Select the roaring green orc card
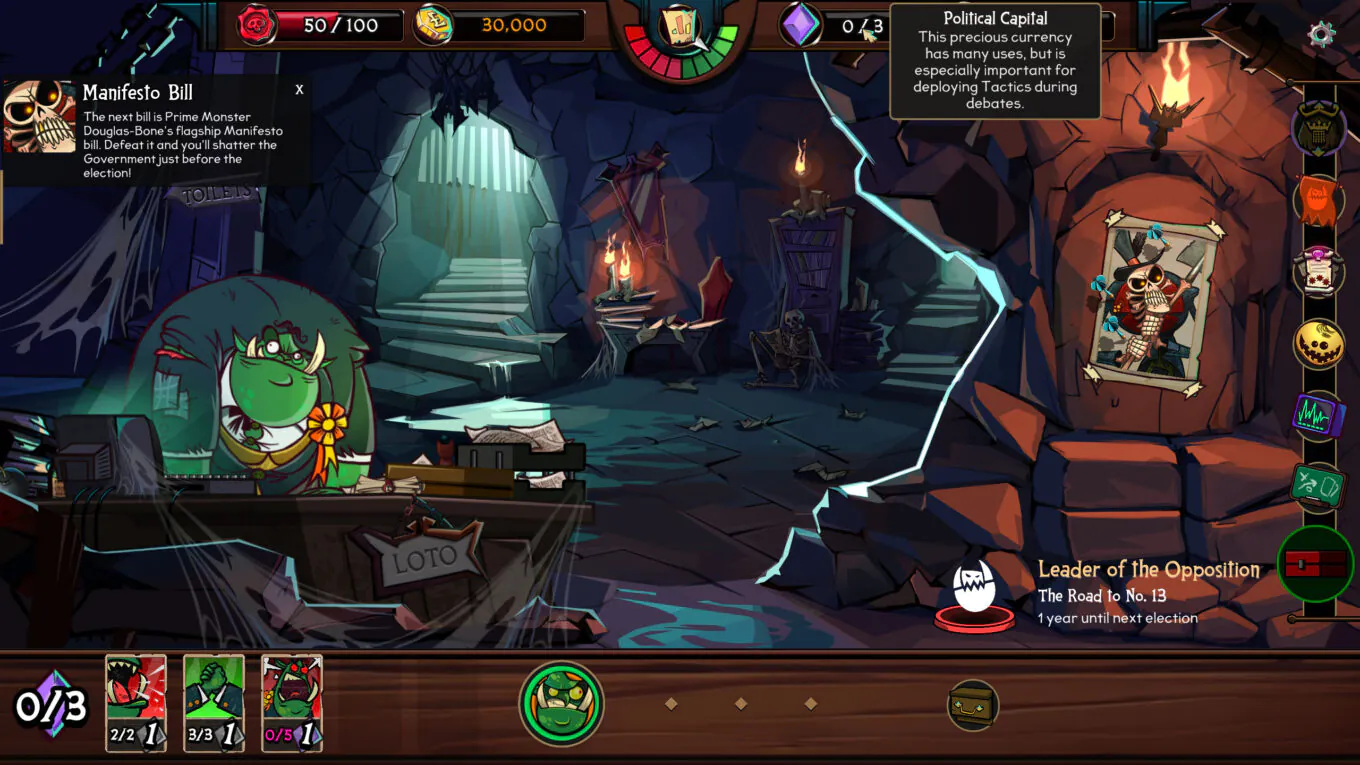This screenshot has height=765, width=1360. [292, 702]
